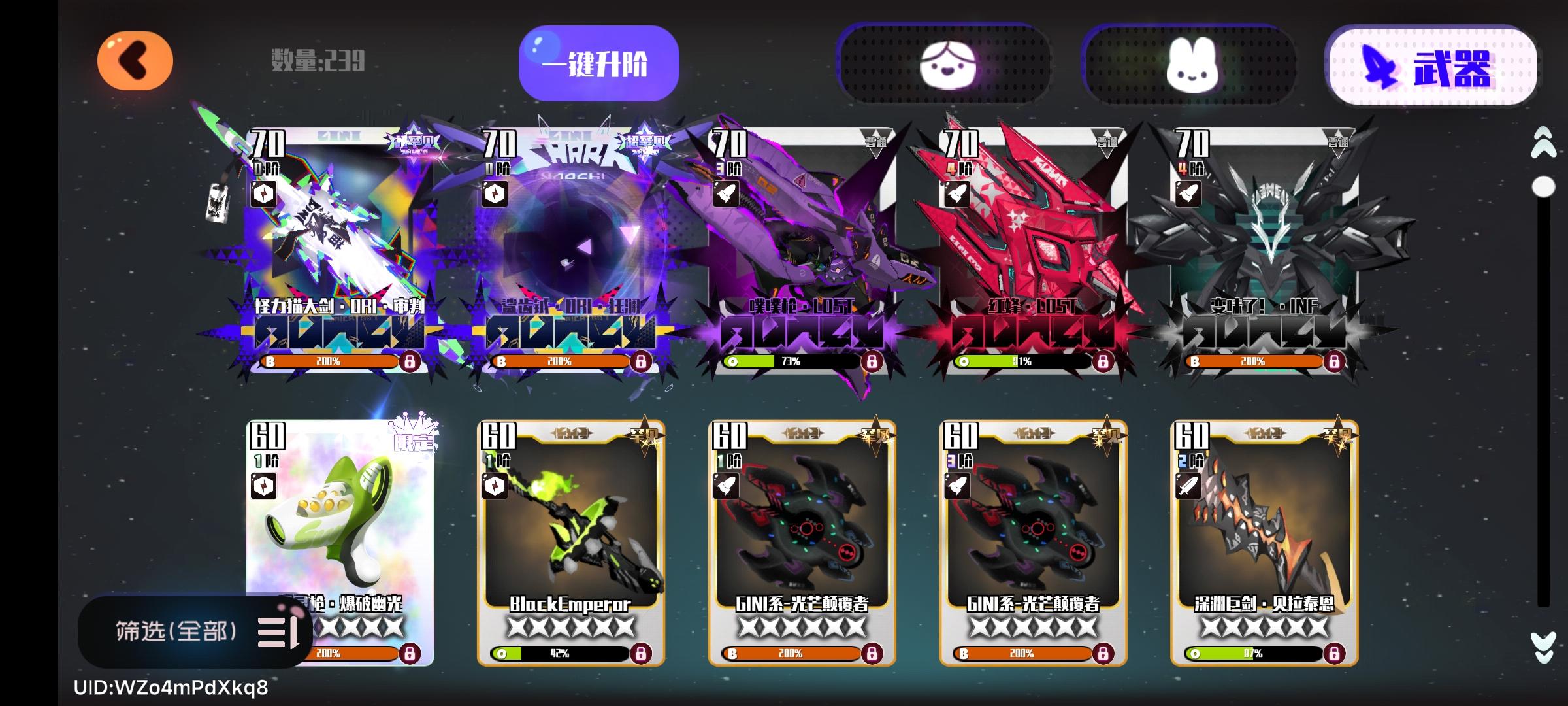Expand the upward scroll chevron on the right

click(x=1543, y=145)
